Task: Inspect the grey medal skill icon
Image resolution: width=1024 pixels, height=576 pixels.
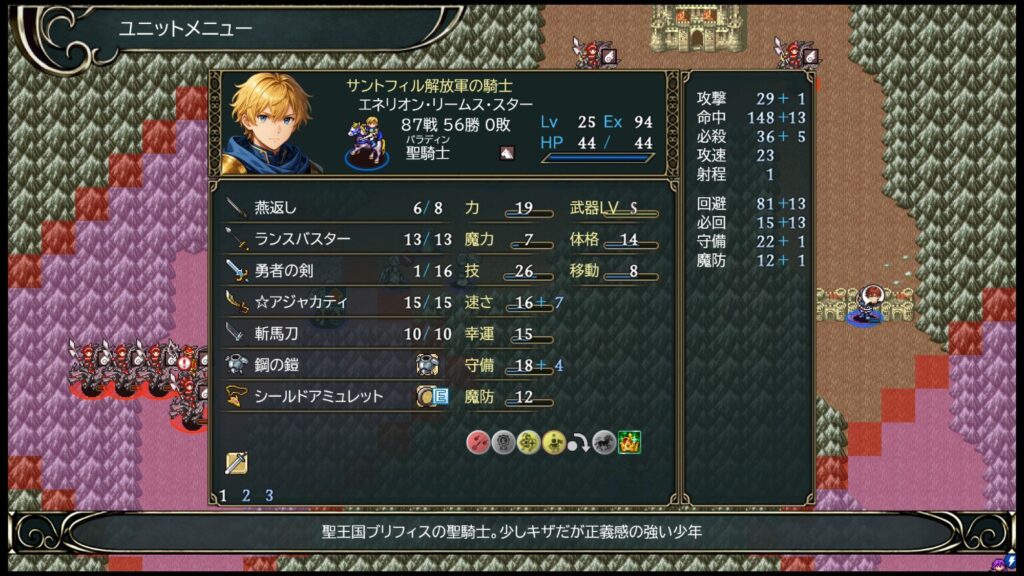Action: click(503, 442)
